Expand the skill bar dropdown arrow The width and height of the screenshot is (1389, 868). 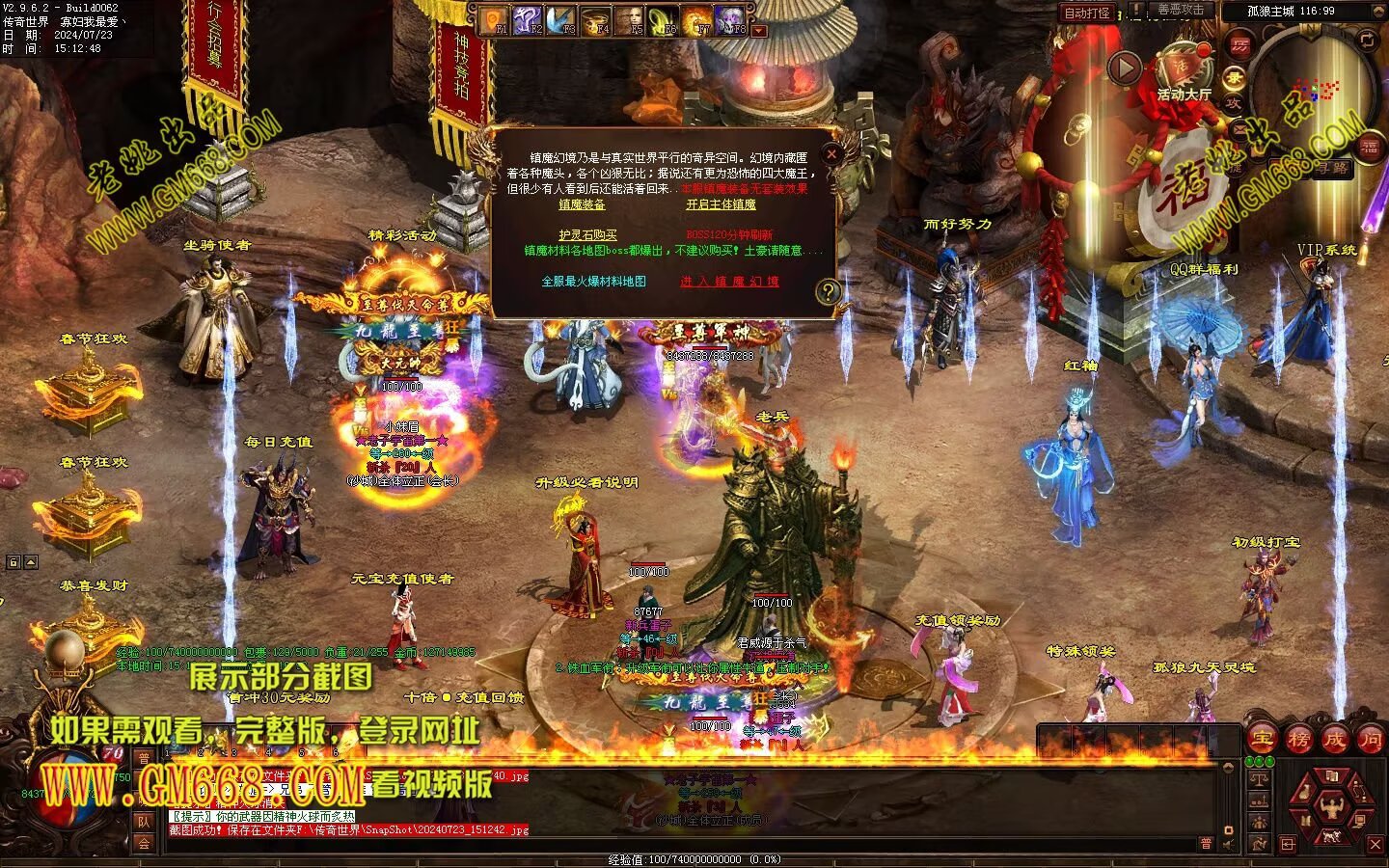click(759, 31)
